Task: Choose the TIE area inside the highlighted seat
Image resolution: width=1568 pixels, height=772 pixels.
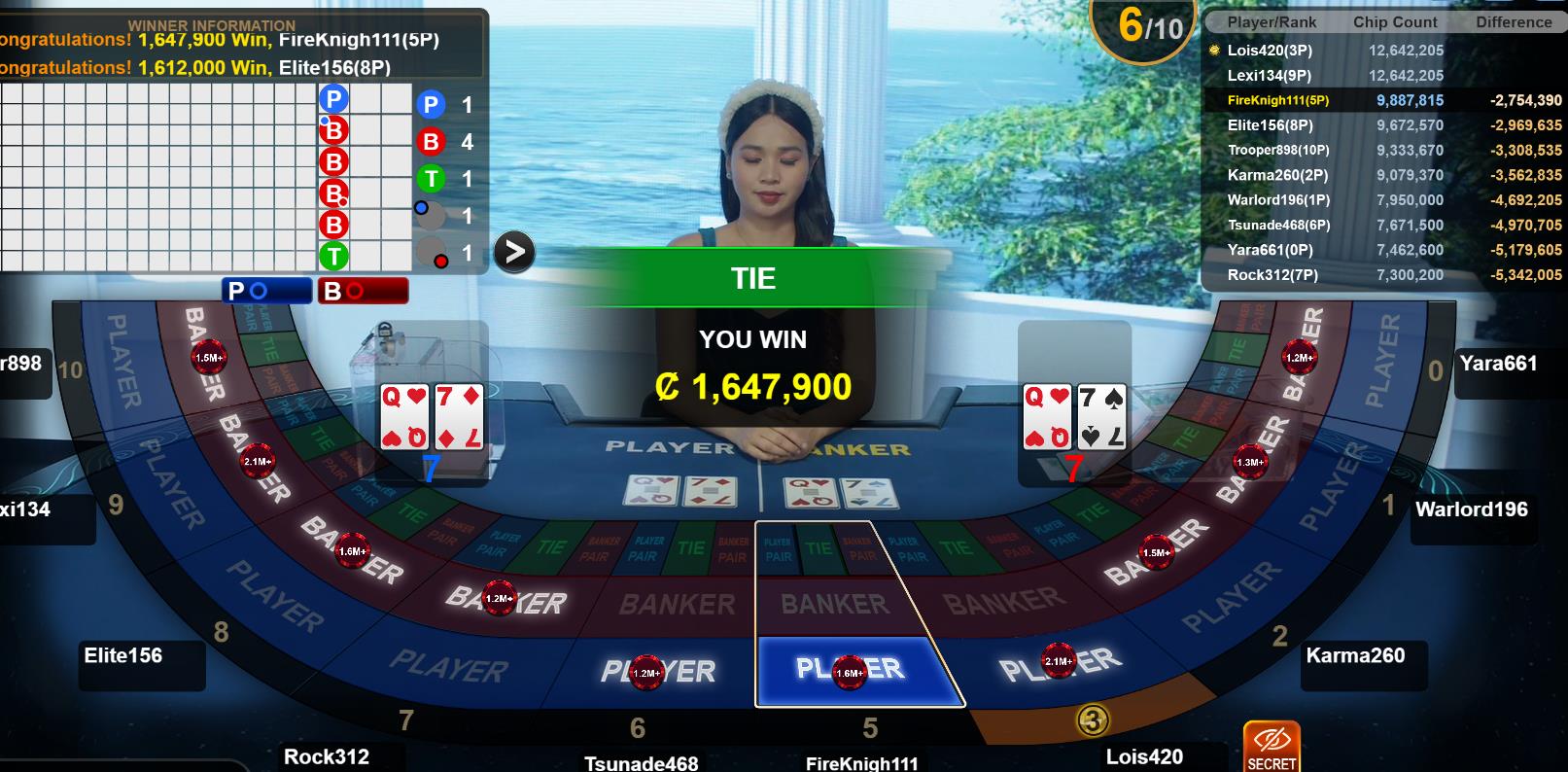Action: pos(819,548)
